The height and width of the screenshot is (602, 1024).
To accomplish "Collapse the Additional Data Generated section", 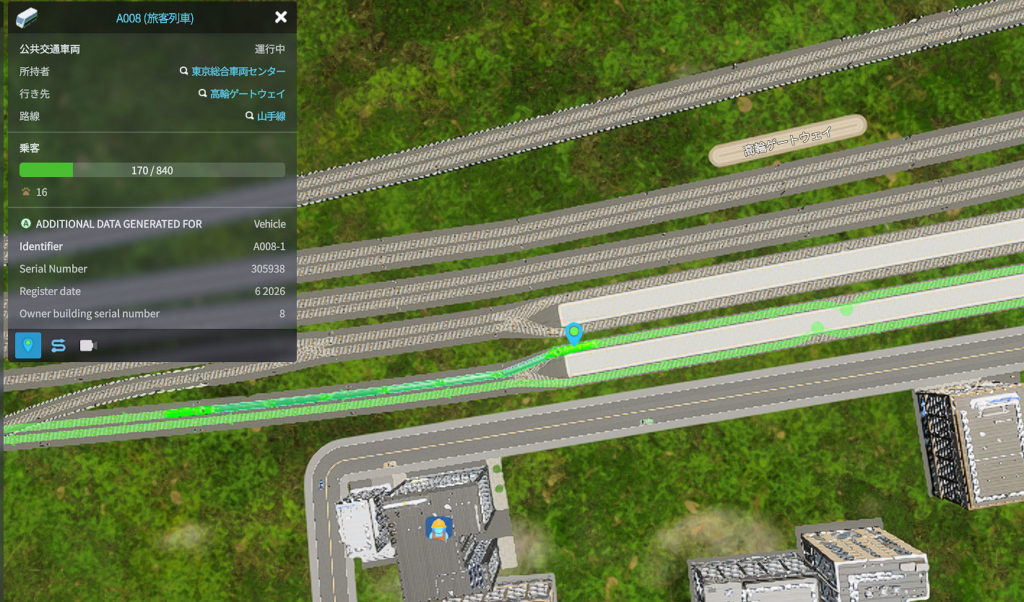I will [x=25, y=224].
